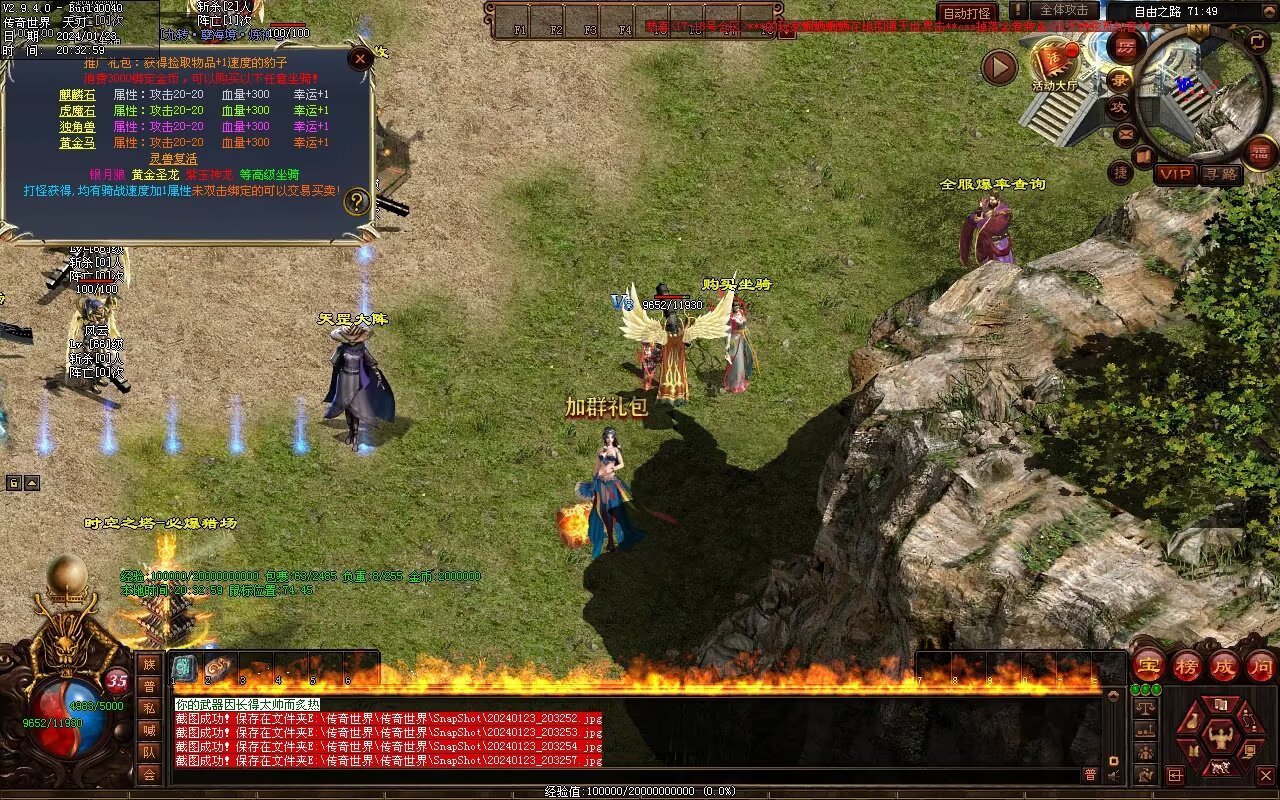Activate 寻路 pathfinding button
Screen dimensions: 1280x800
click(1220, 174)
